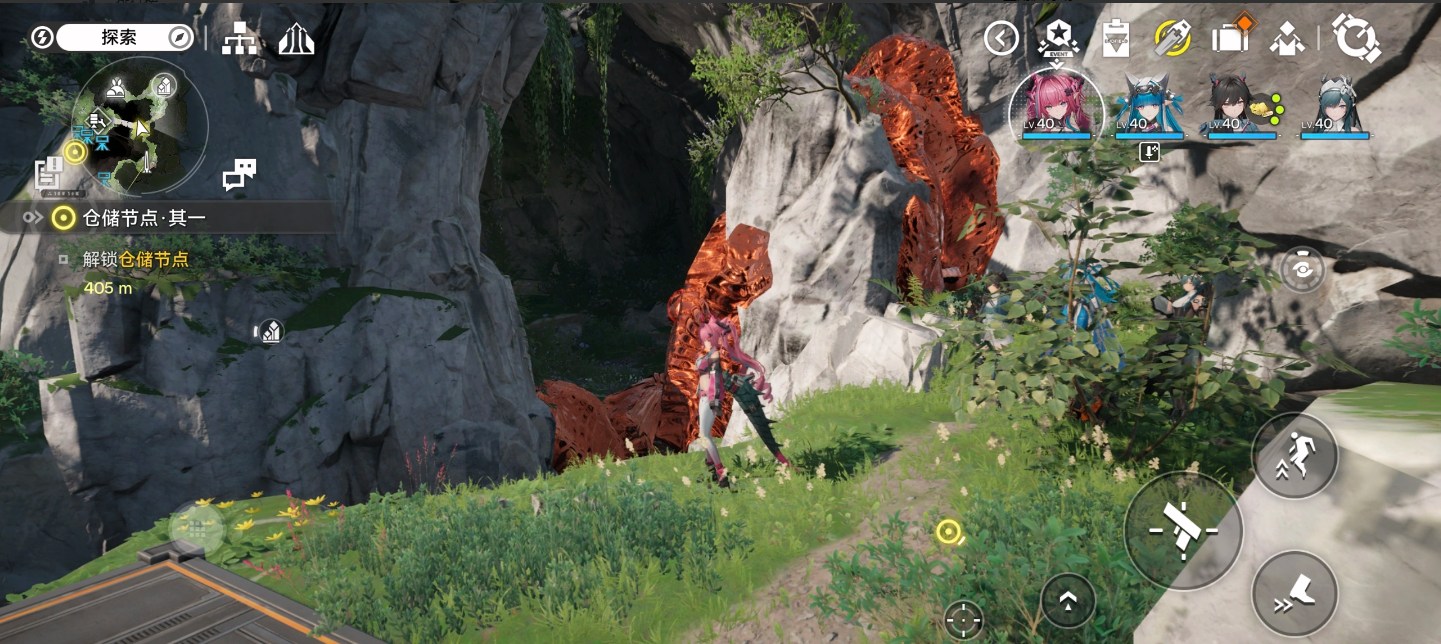Open the document alert icon beside the minimap
The height and width of the screenshot is (644, 1441).
tap(48, 173)
